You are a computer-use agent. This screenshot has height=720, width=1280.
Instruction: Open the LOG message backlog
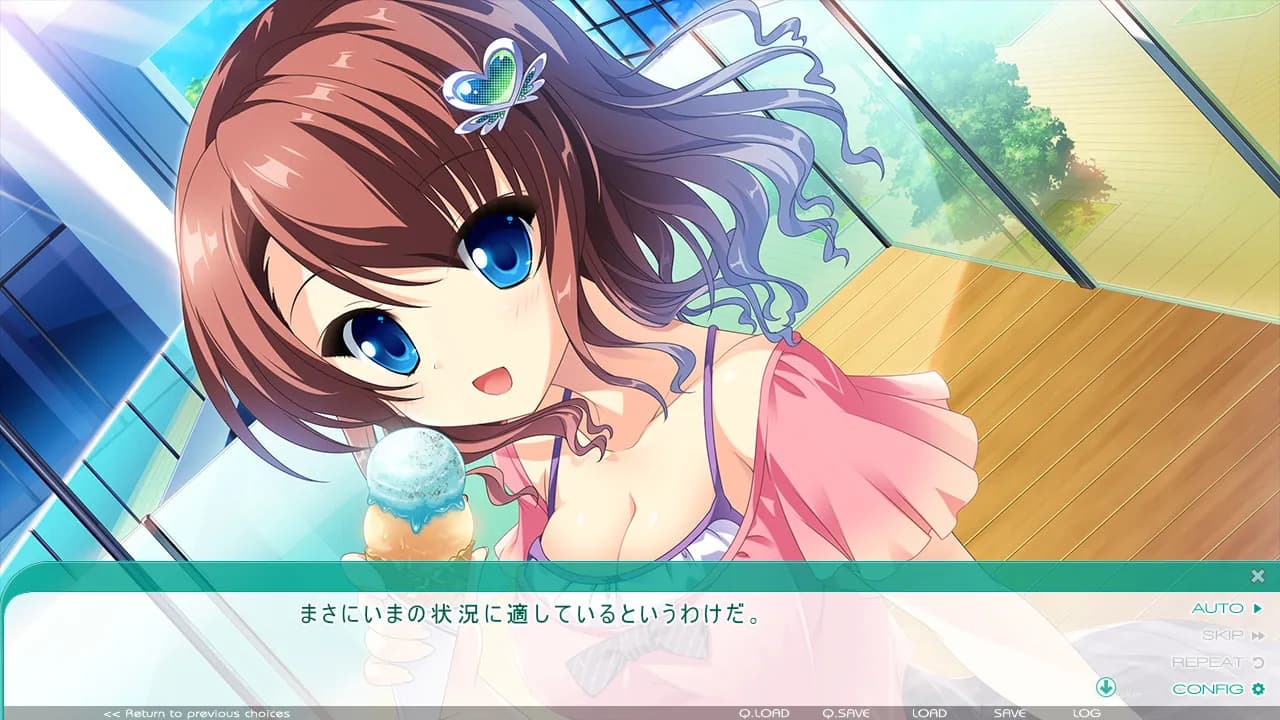coord(1086,714)
